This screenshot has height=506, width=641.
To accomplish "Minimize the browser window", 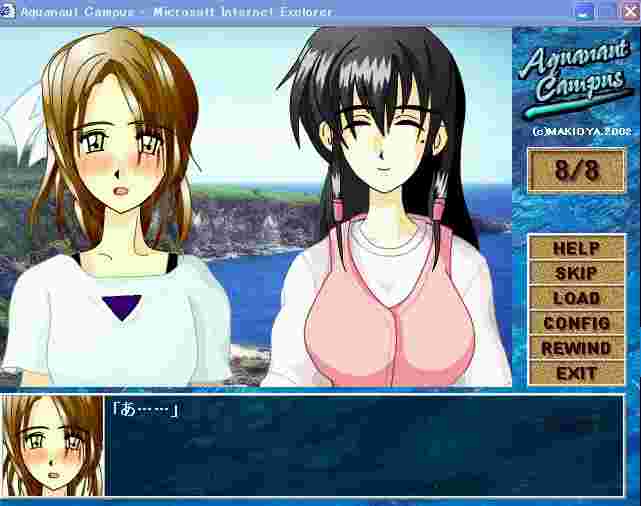I will click(x=583, y=12).
